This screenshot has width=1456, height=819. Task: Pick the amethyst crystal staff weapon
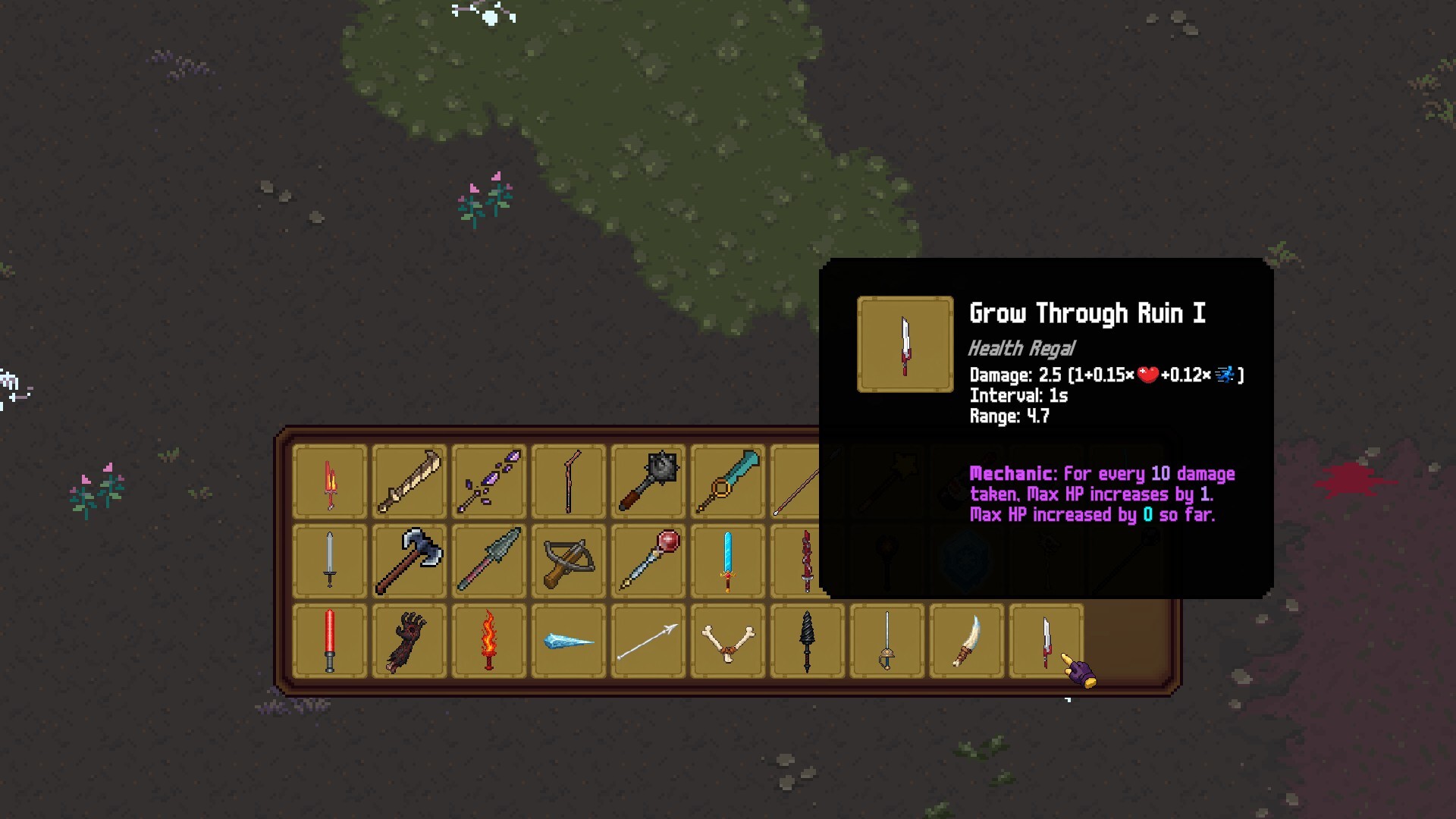[x=489, y=479]
